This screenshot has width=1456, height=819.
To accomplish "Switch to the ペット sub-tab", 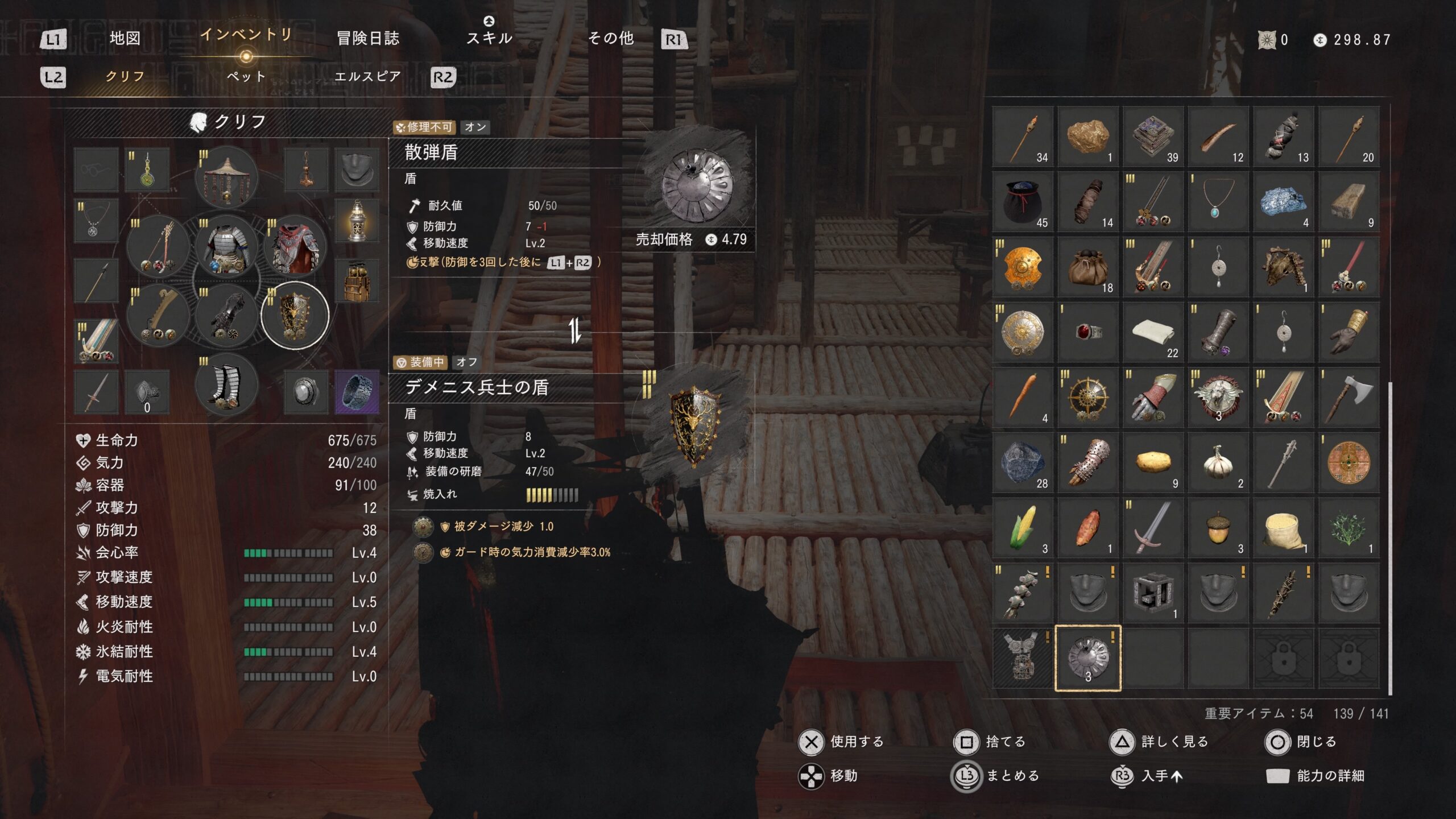I will pos(246,76).
